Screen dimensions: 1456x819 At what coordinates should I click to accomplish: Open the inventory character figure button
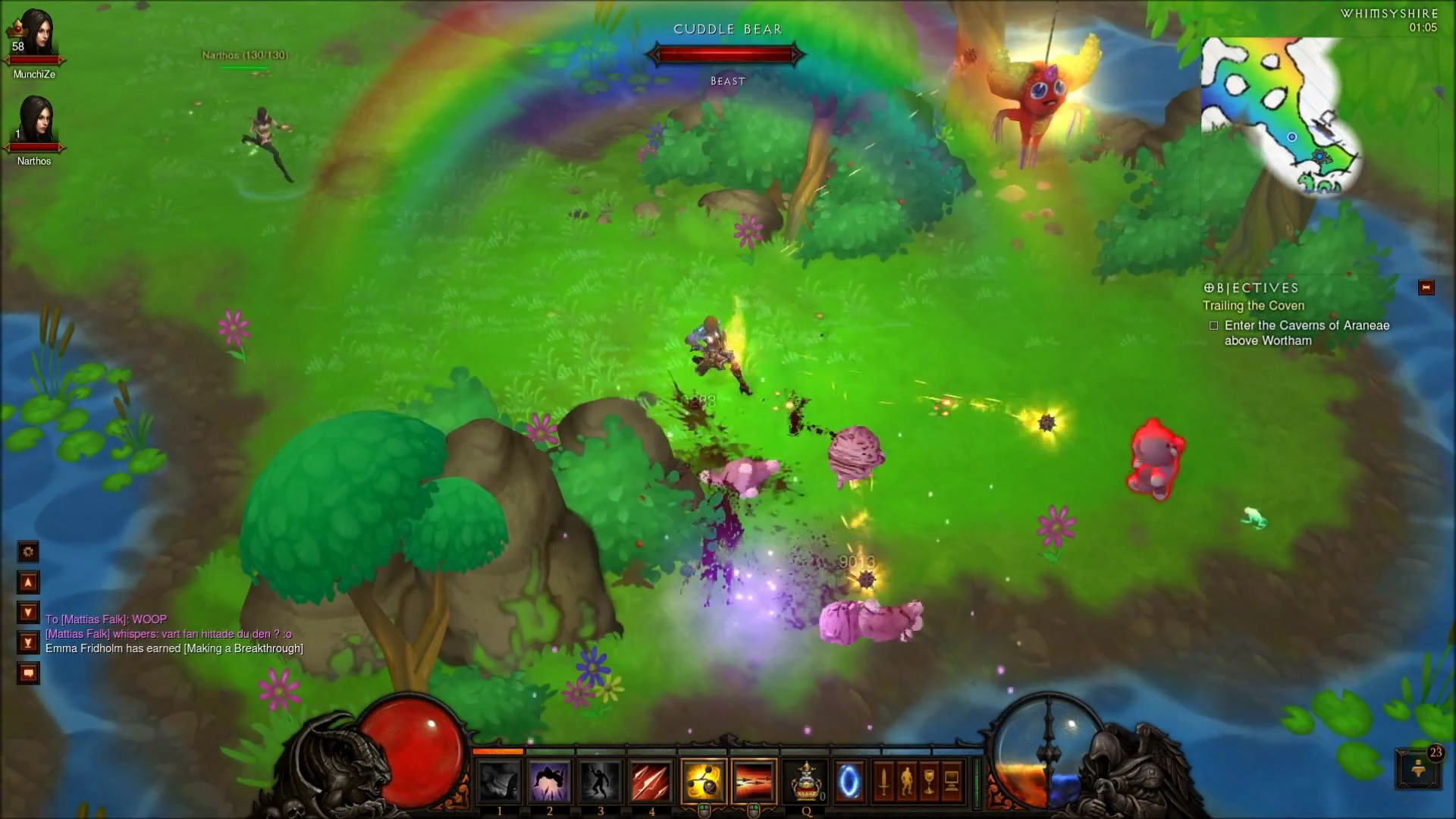tap(906, 782)
